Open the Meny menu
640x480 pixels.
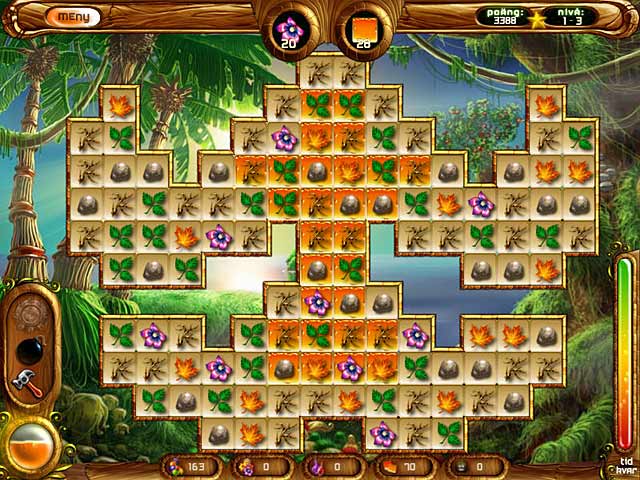tap(72, 17)
